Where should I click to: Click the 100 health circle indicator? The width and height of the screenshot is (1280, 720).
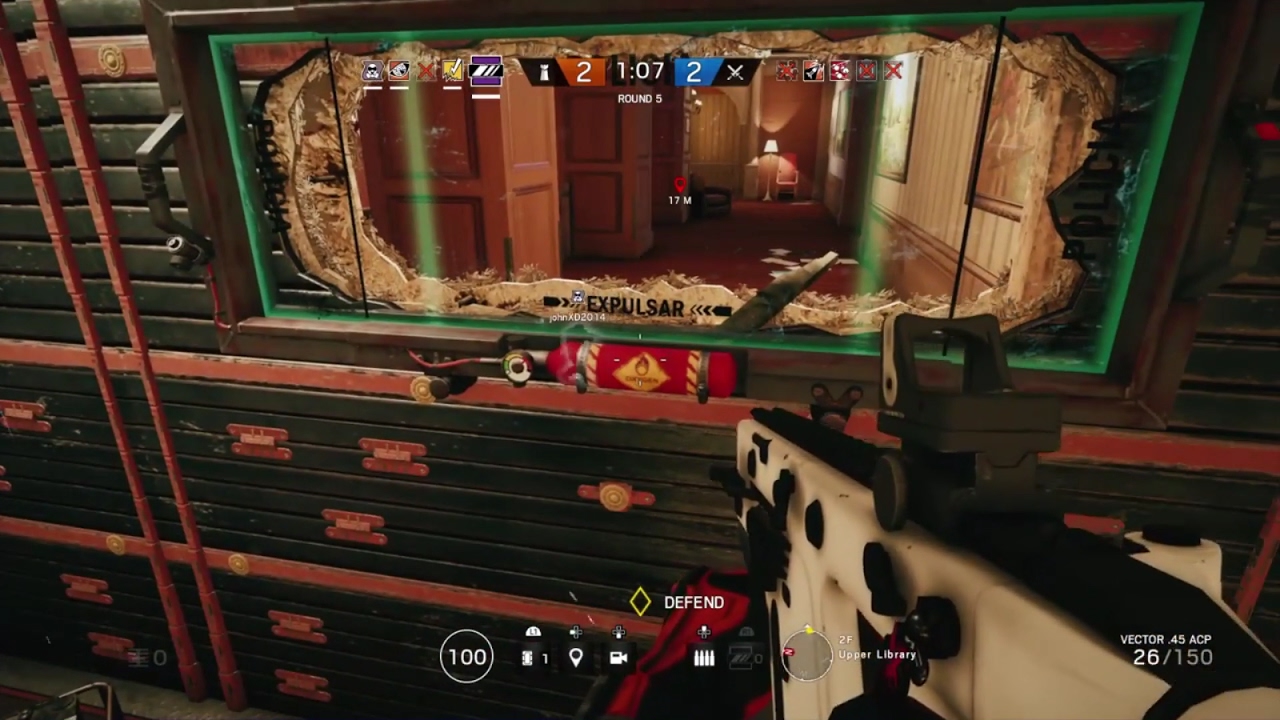[466, 657]
